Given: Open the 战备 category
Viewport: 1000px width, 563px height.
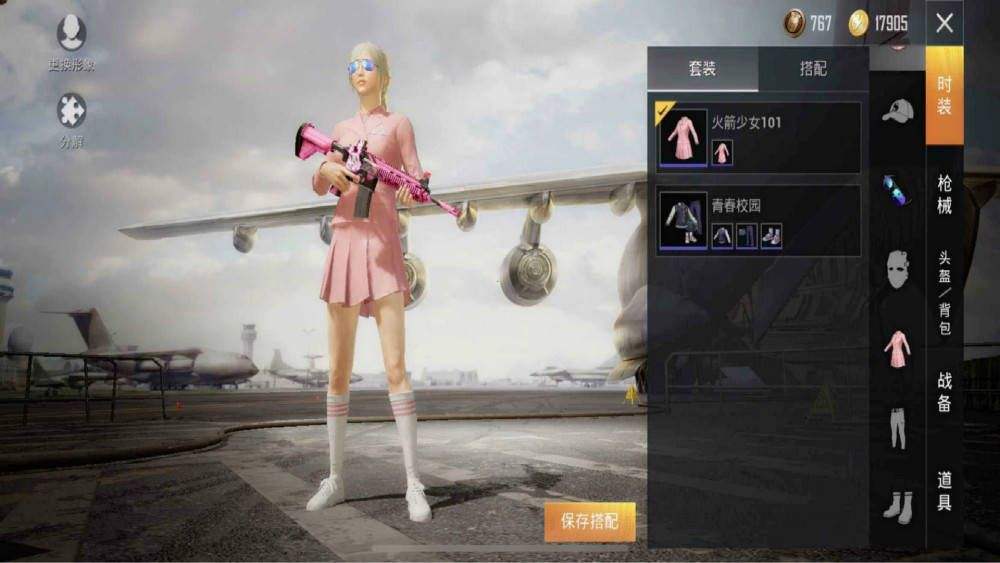Looking at the screenshot, I should tap(944, 391).
